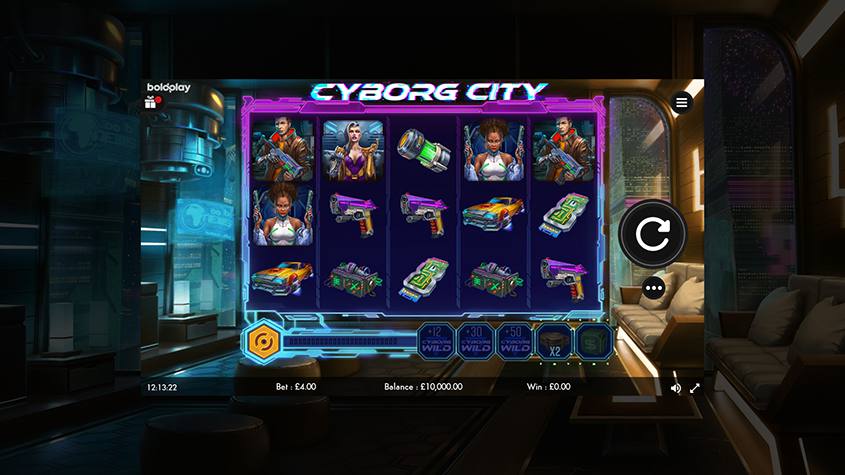845x475 pixels.
Task: Click the orange hexagon collector icon
Action: tap(260, 341)
